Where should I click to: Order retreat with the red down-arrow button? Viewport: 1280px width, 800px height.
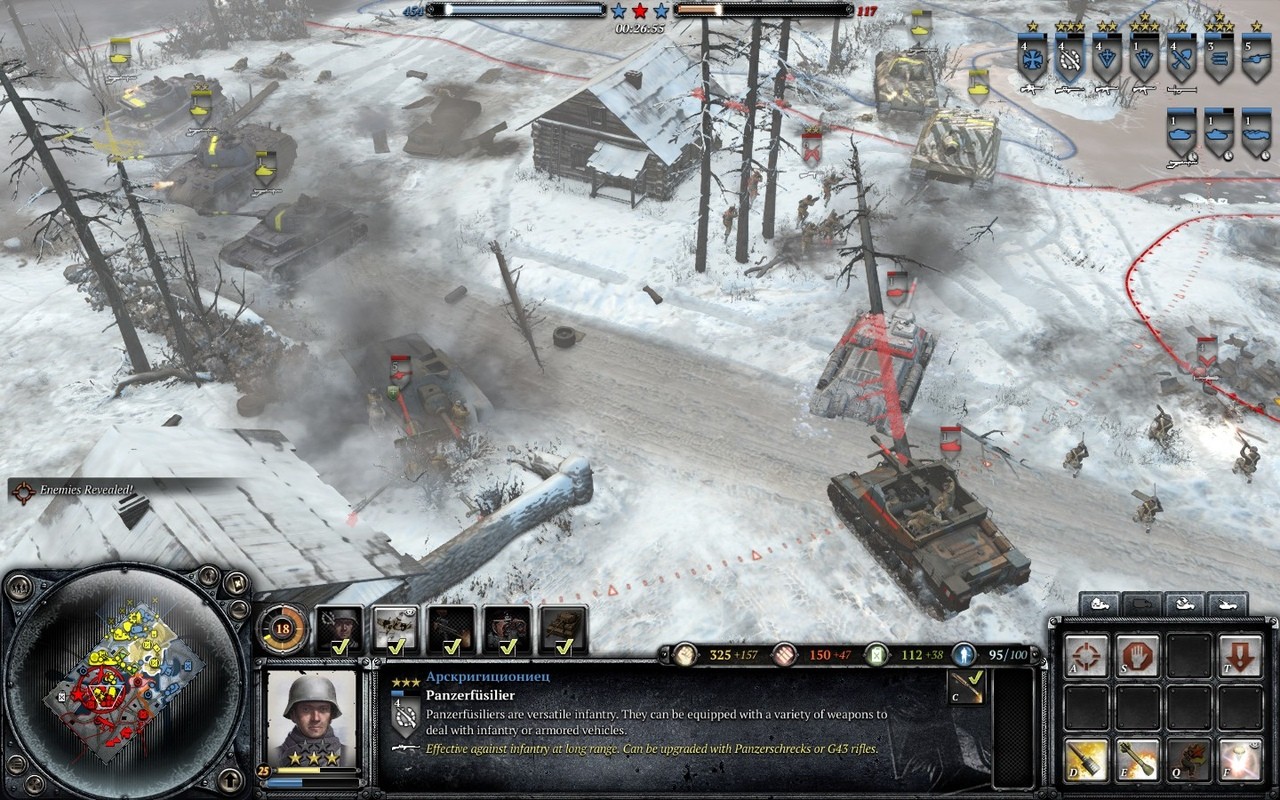(1241, 656)
